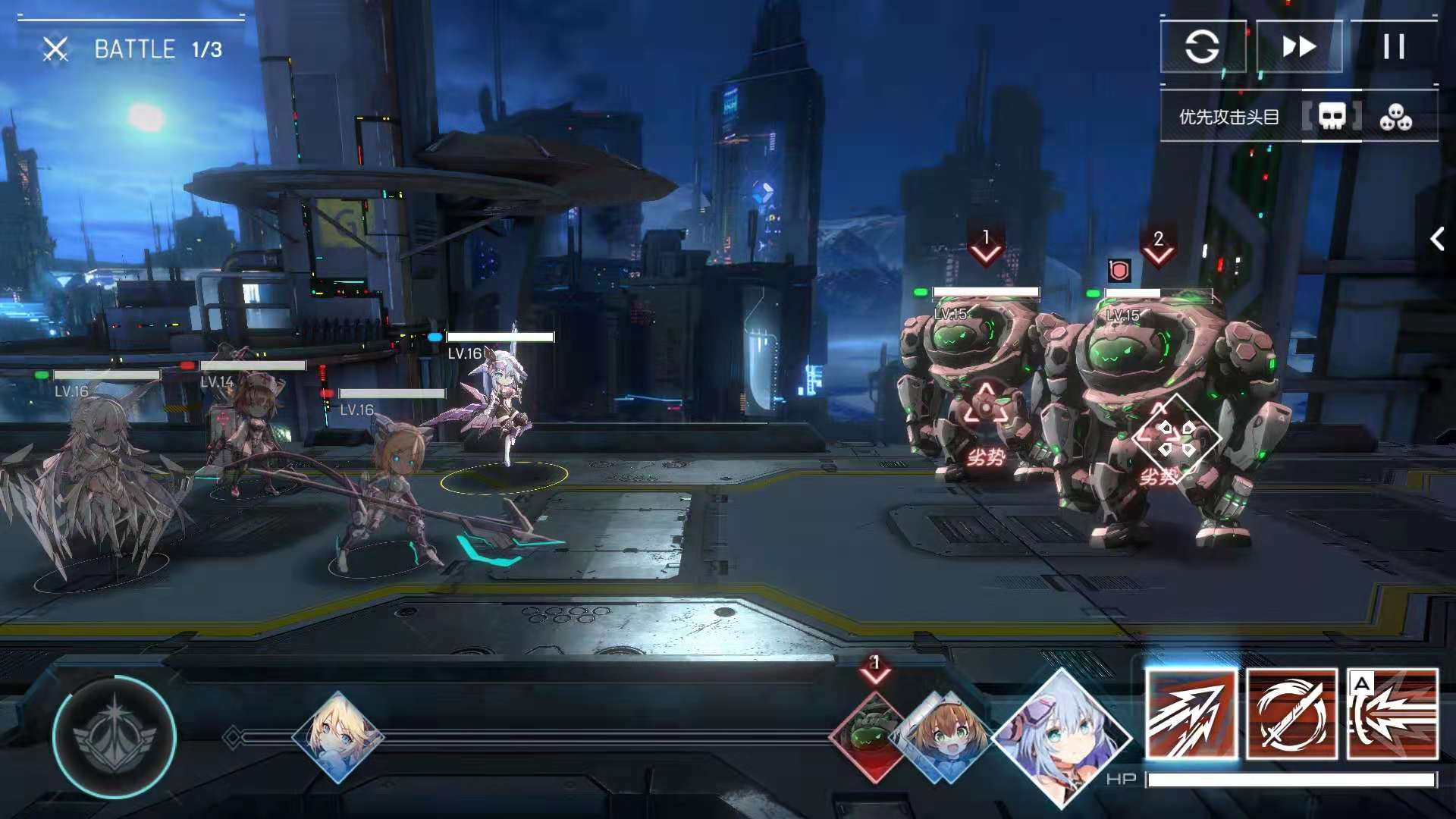Screen dimensions: 1456x819
Task: Select the blonde character portrait on the turn bar
Action: (x=338, y=736)
